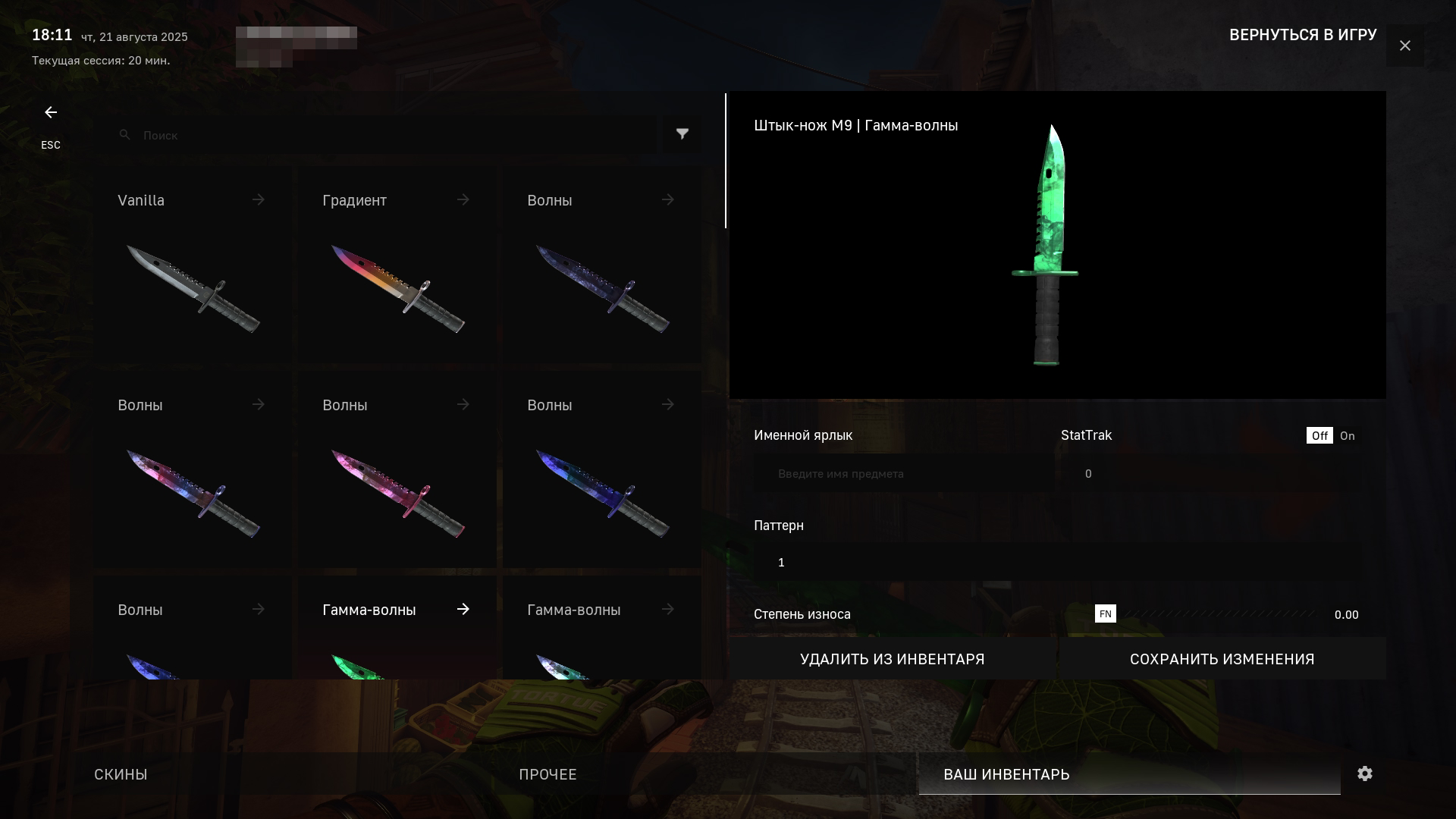This screenshot has height=819, width=1456.
Task: Click the name tag input field
Action: pyautogui.click(x=902, y=474)
